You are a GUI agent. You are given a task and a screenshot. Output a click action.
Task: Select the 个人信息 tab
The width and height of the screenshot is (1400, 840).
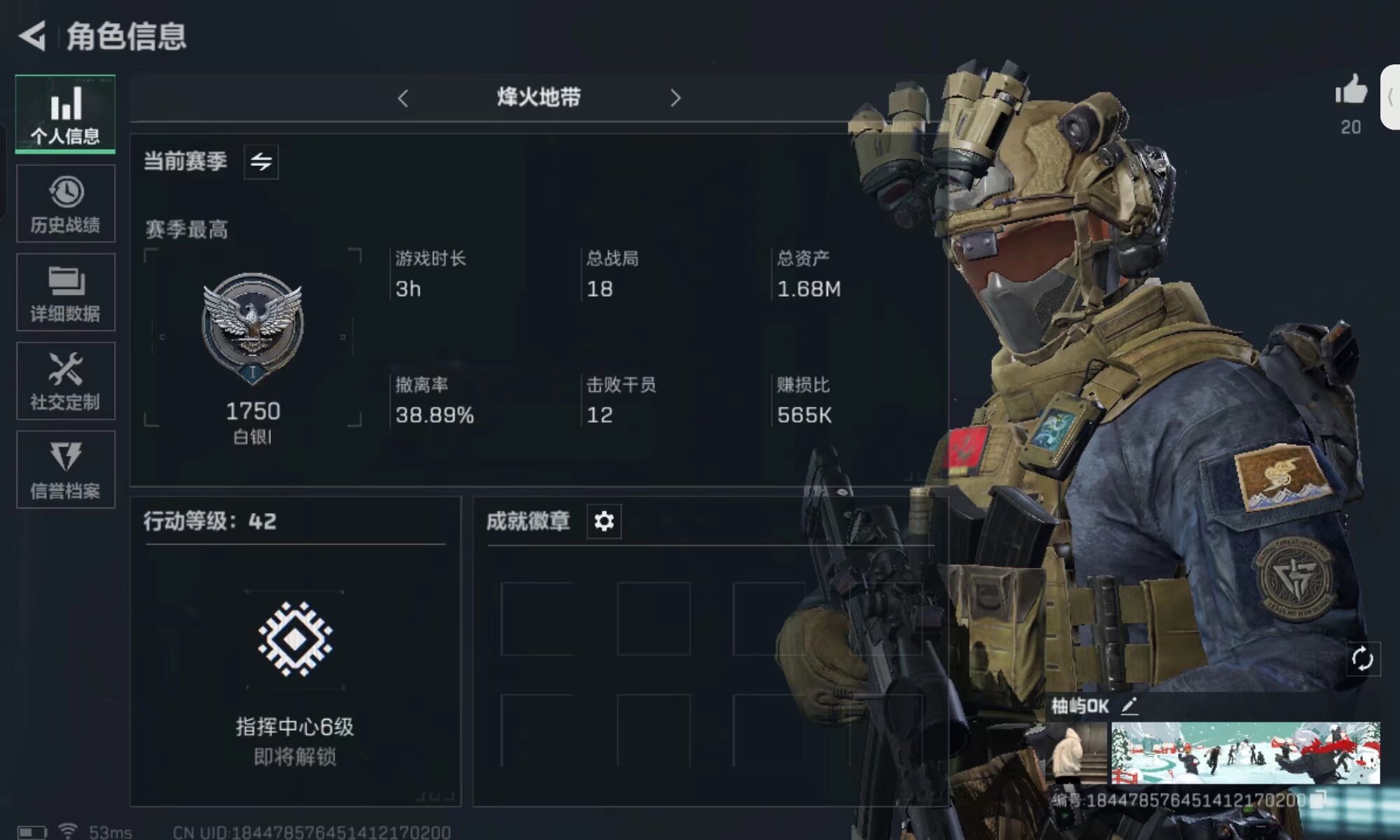click(x=65, y=113)
